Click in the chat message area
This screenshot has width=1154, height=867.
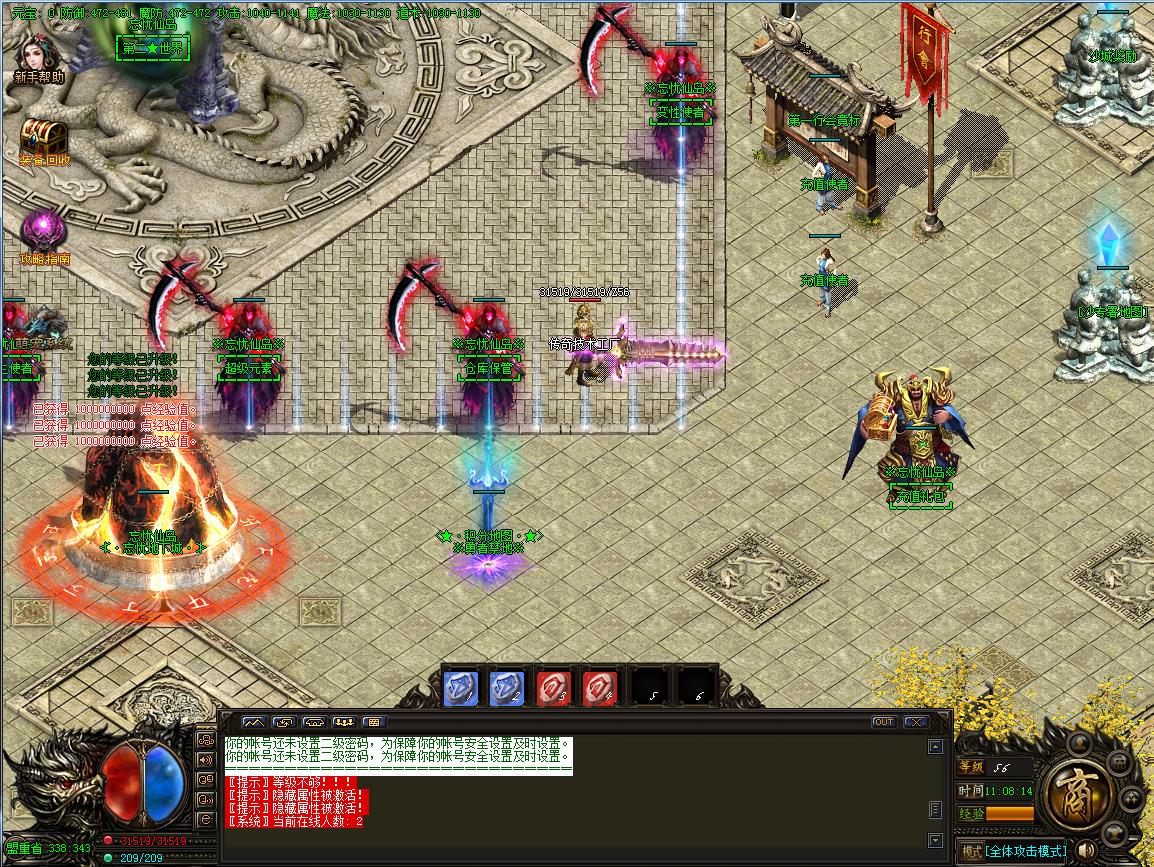pos(570,800)
